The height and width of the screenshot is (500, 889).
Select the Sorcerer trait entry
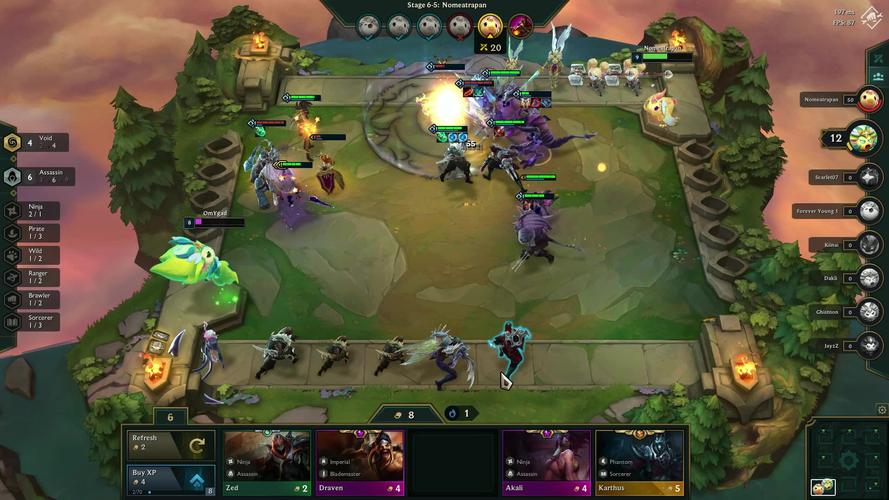(32, 322)
